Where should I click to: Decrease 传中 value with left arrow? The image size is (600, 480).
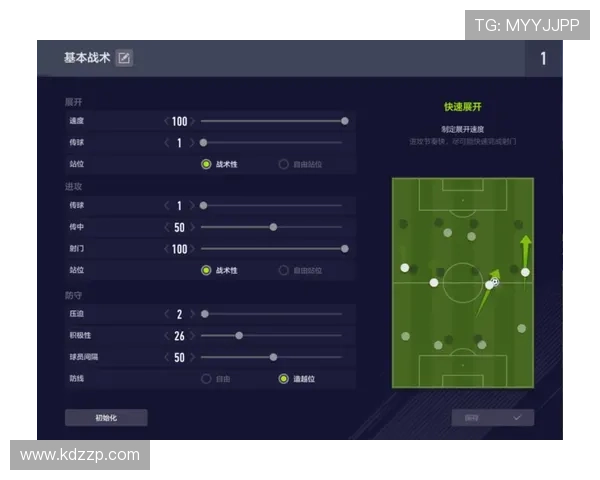pos(167,227)
